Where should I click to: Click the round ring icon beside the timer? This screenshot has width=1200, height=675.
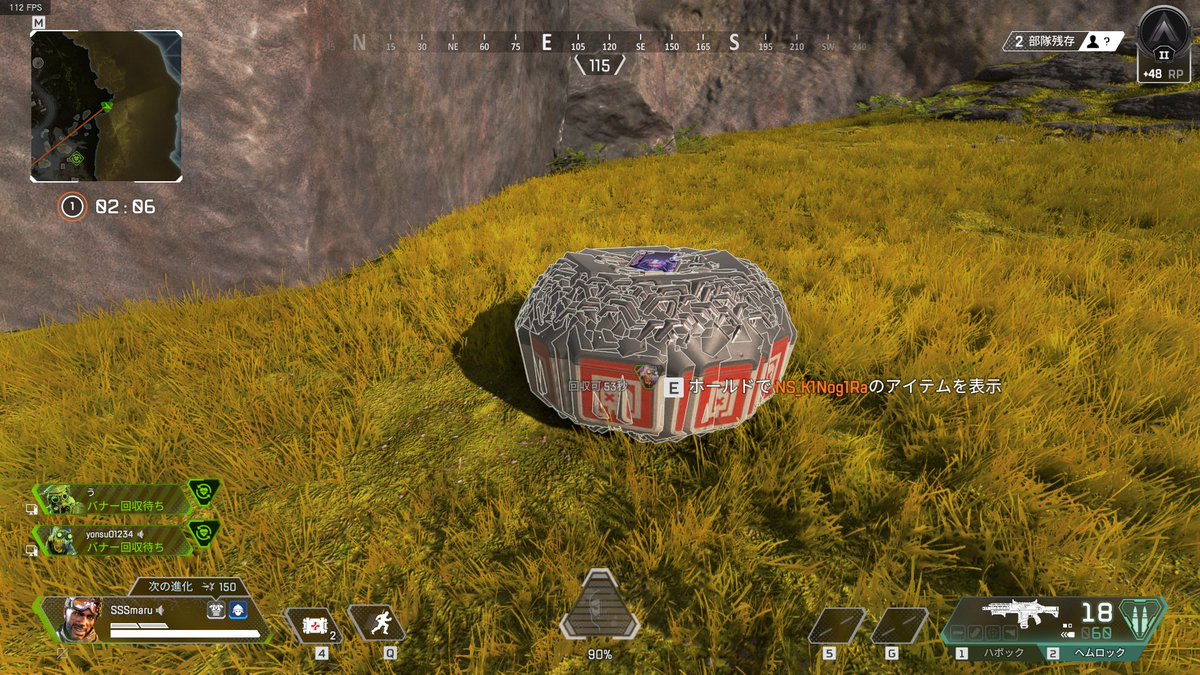[x=72, y=207]
